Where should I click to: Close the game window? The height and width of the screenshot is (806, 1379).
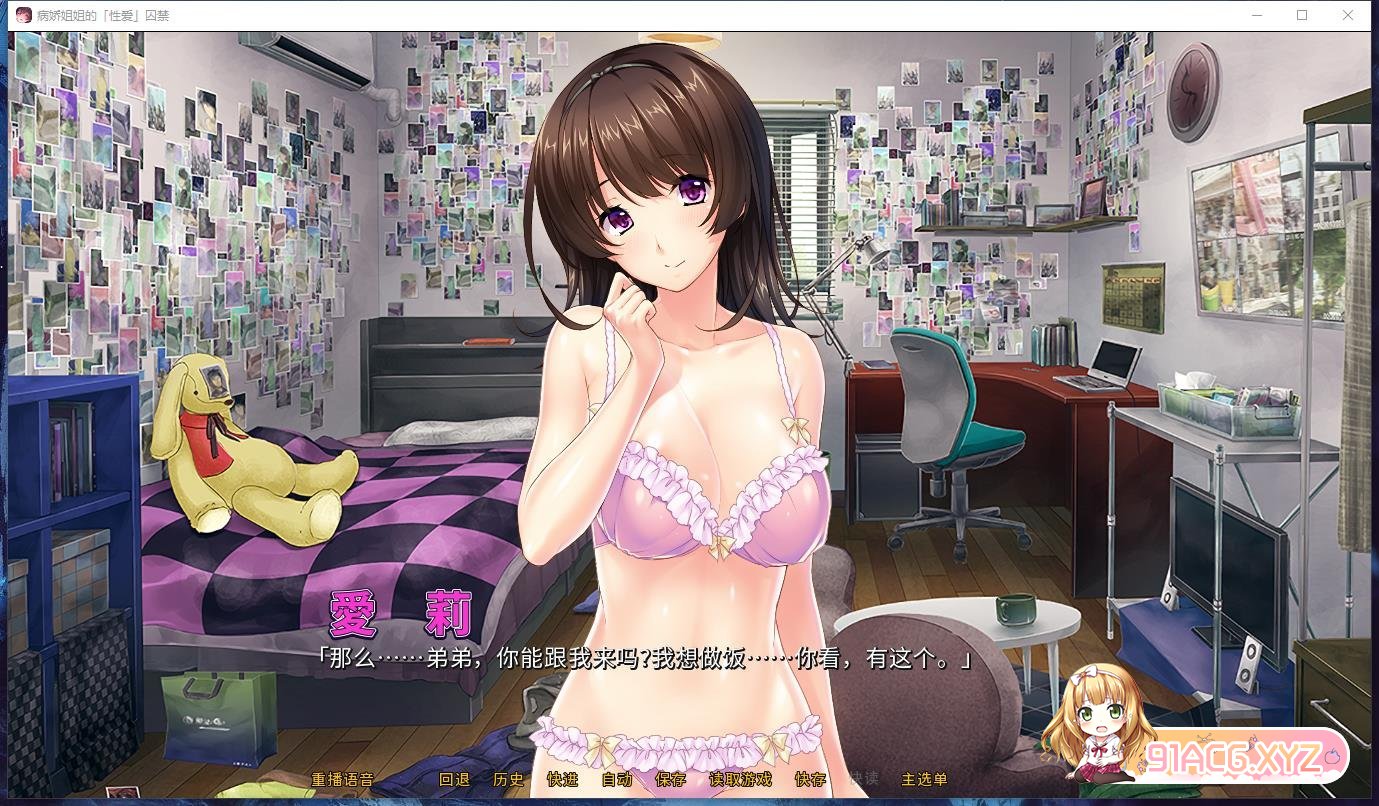(x=1348, y=15)
